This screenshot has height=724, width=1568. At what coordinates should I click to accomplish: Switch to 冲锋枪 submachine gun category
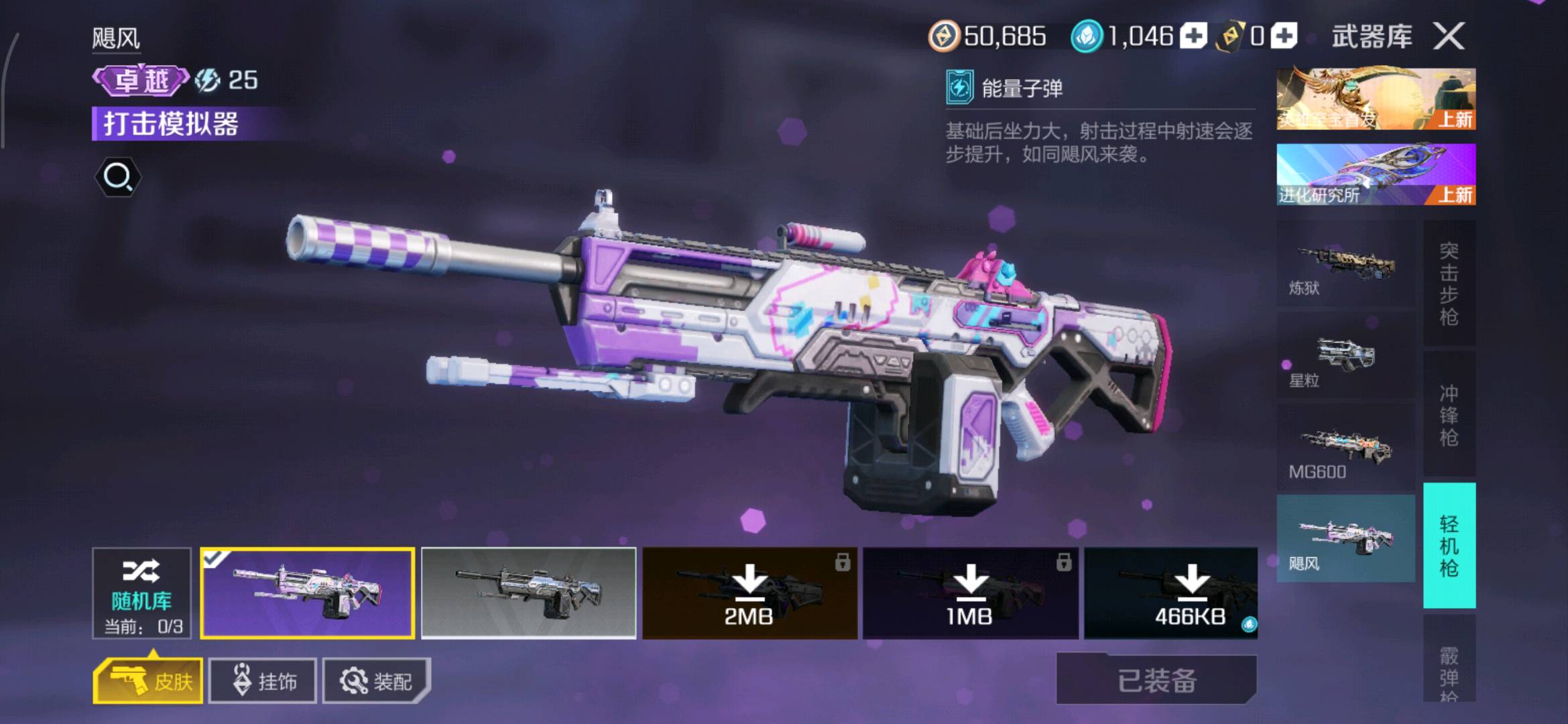(1449, 414)
